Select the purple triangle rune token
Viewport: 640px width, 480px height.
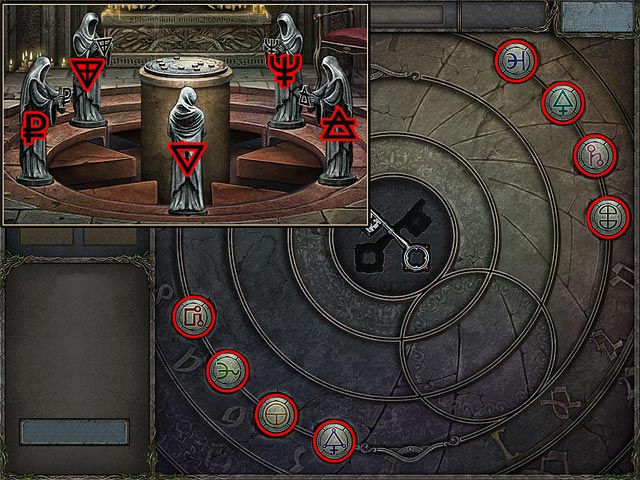click(333, 441)
